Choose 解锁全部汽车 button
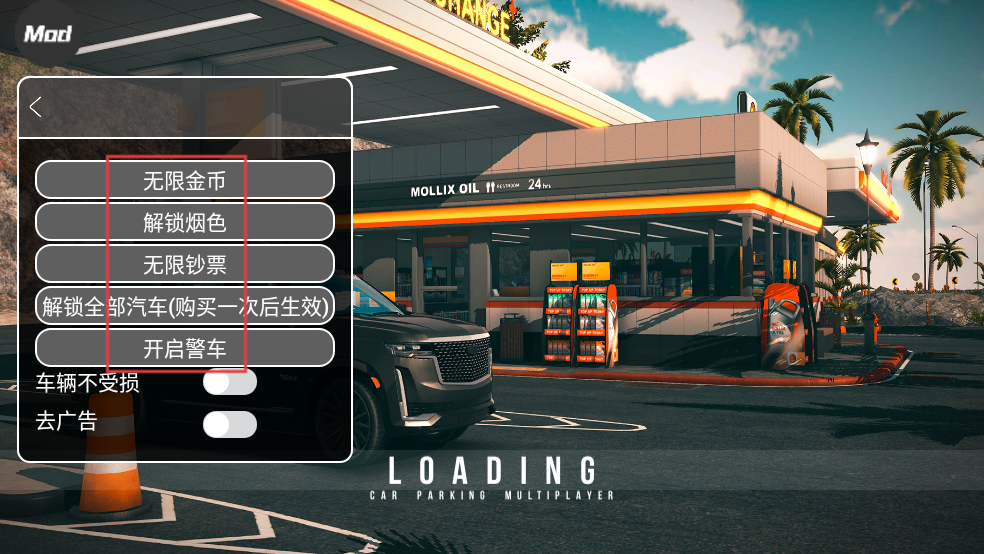The width and height of the screenshot is (984, 554). click(x=185, y=306)
